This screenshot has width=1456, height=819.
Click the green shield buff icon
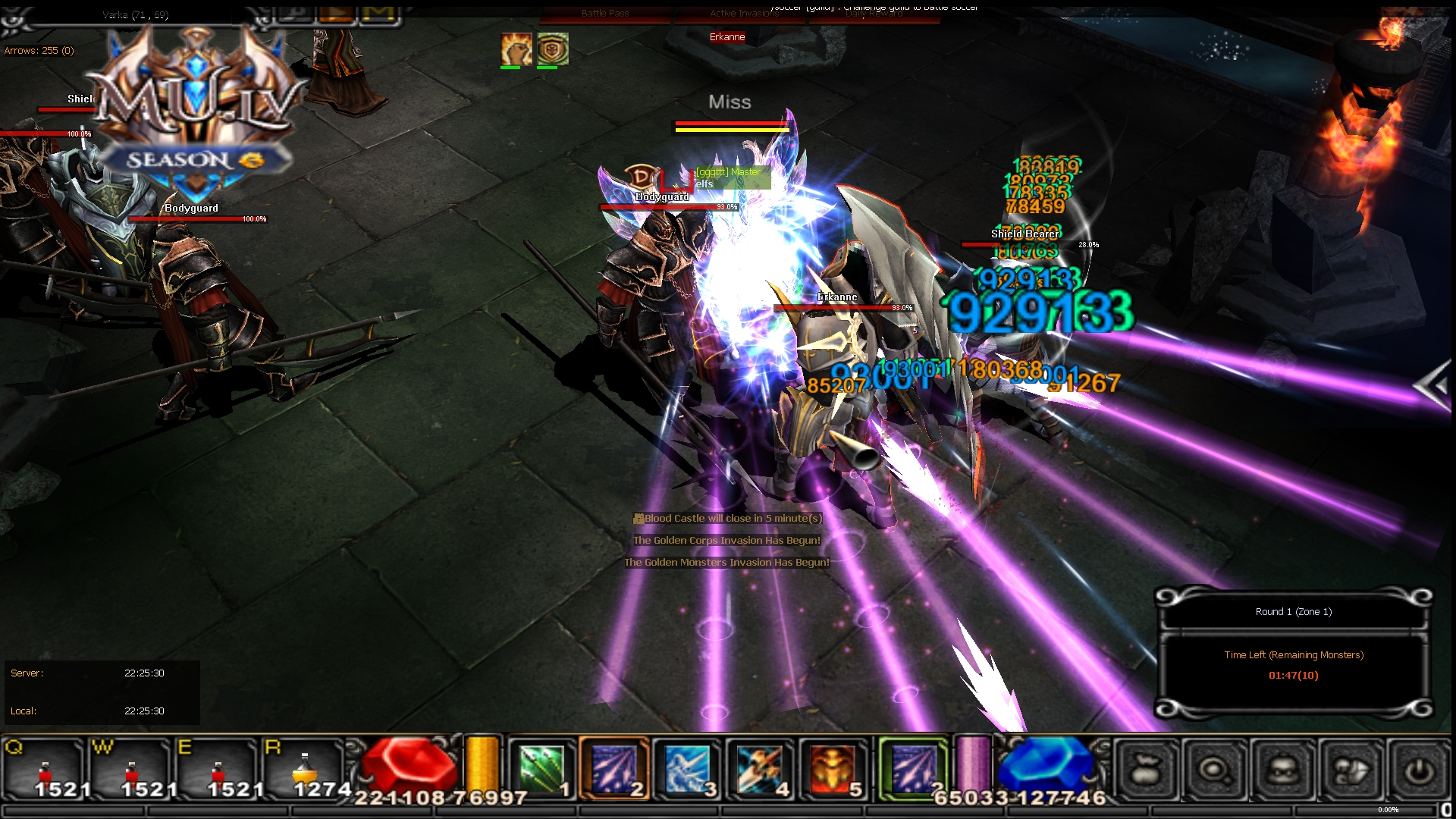pos(552,49)
